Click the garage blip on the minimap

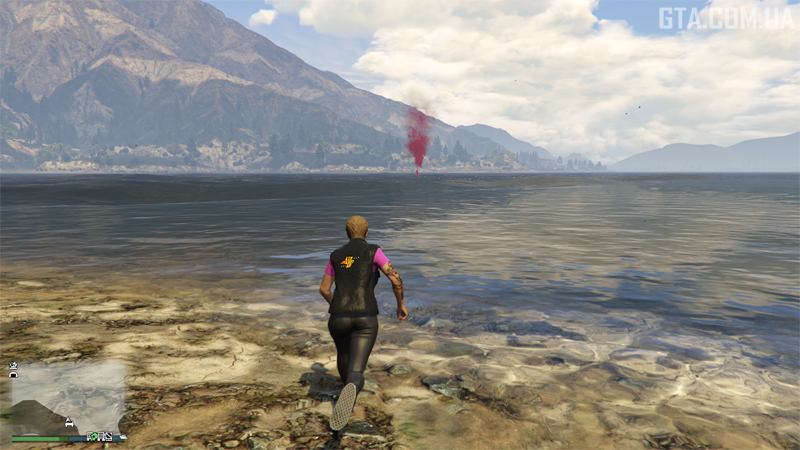coord(13,374)
